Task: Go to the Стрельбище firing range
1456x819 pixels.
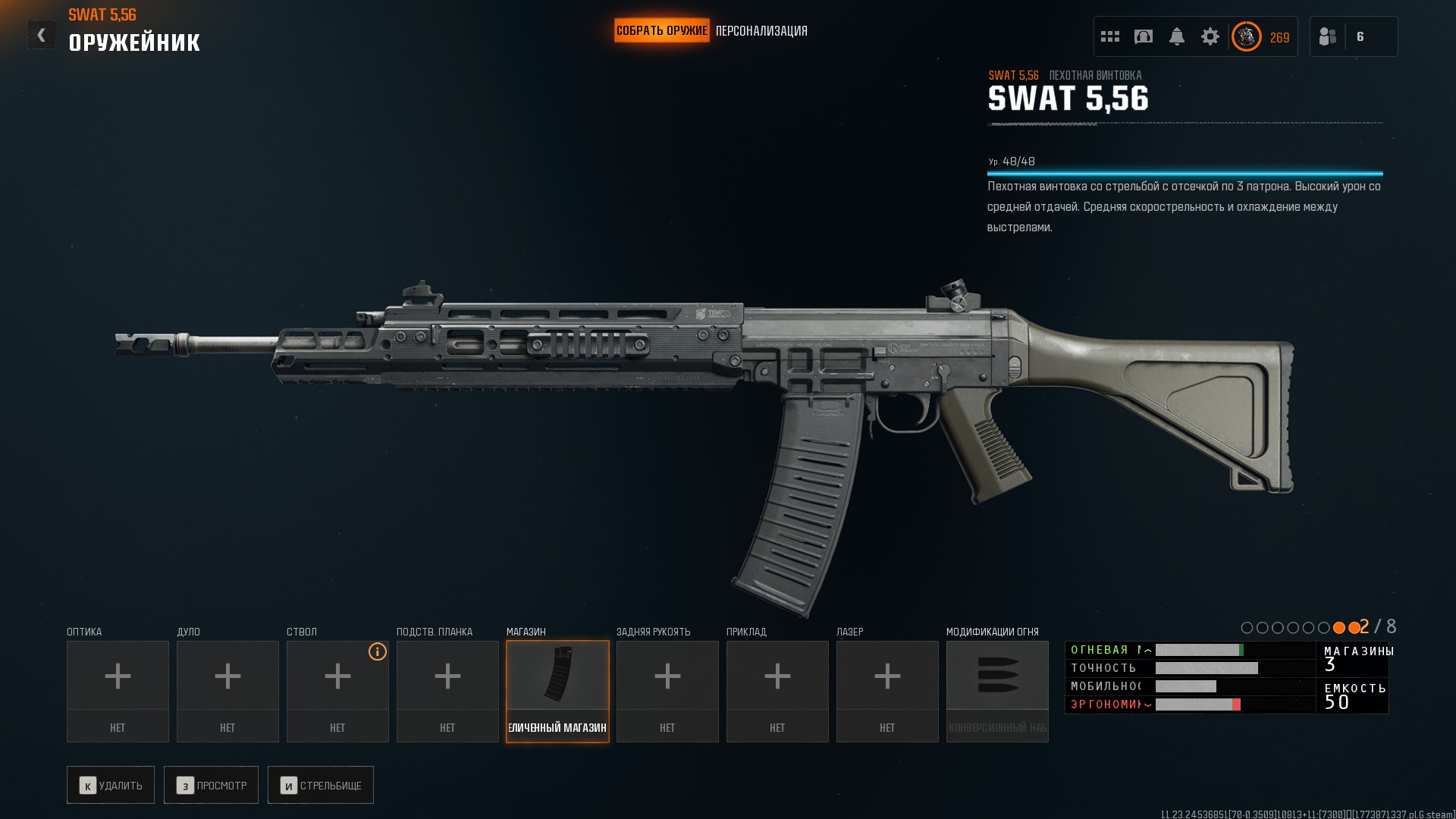Action: 321,785
